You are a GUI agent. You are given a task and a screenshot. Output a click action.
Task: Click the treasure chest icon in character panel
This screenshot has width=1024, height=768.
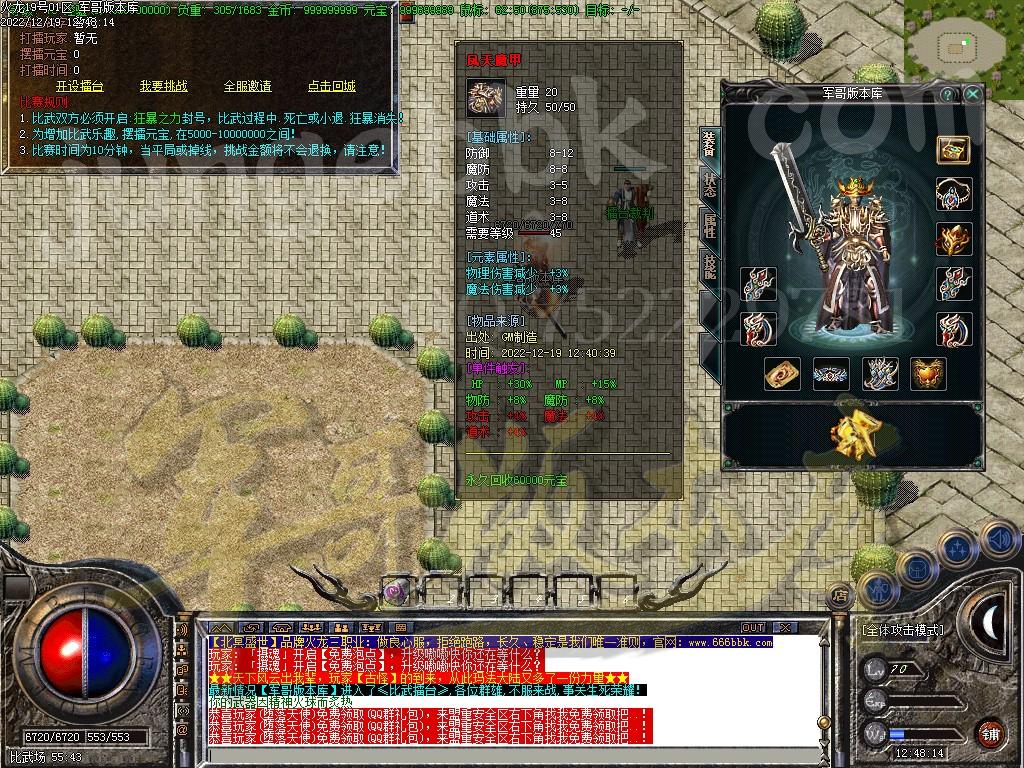(x=953, y=149)
